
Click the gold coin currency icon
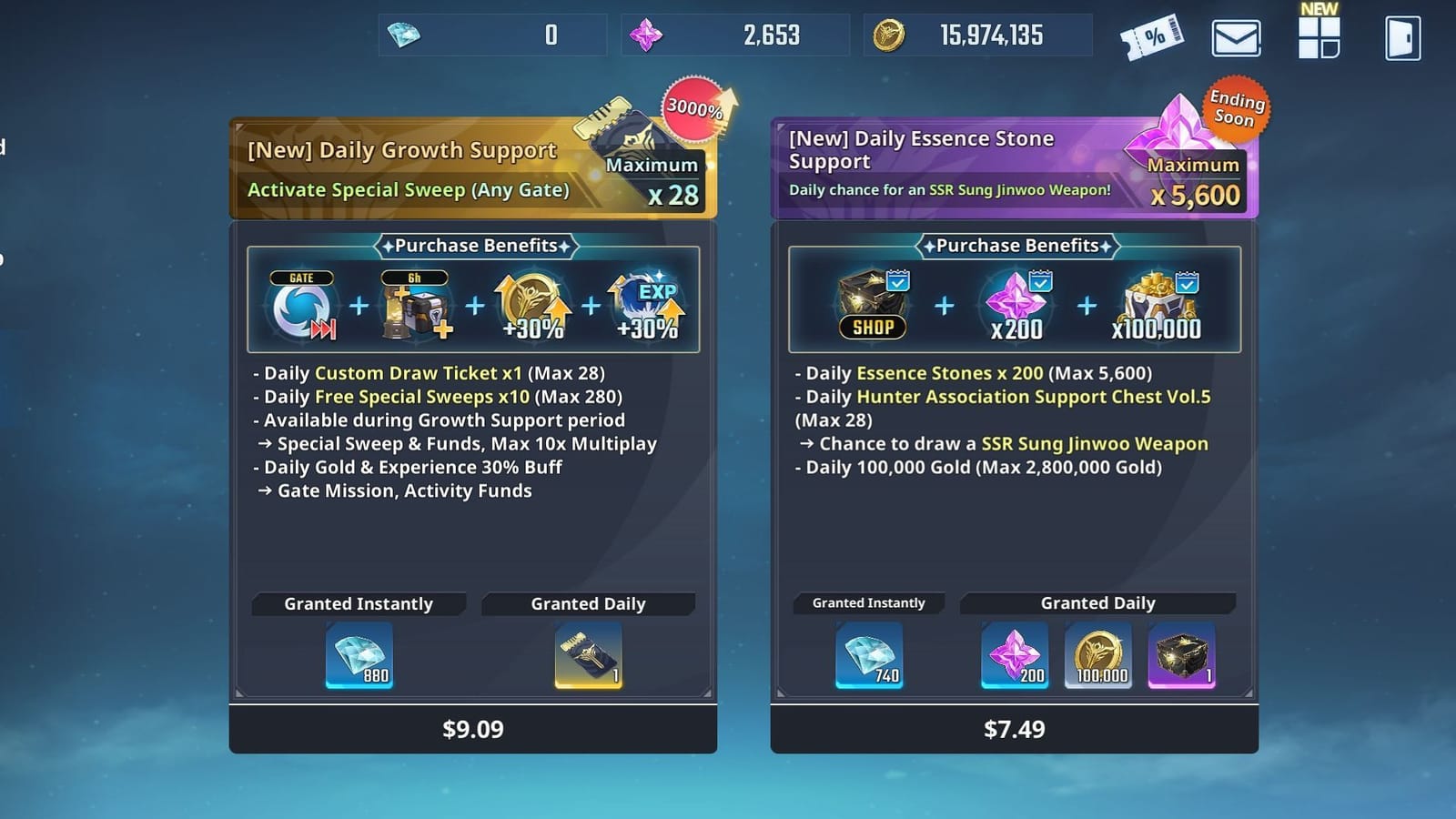888,35
